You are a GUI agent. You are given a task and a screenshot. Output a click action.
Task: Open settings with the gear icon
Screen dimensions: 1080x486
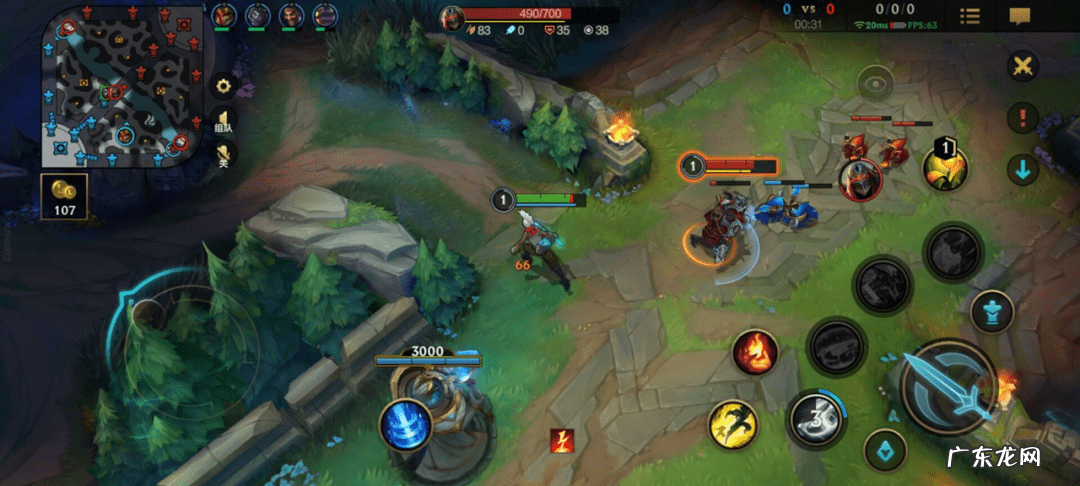223,86
